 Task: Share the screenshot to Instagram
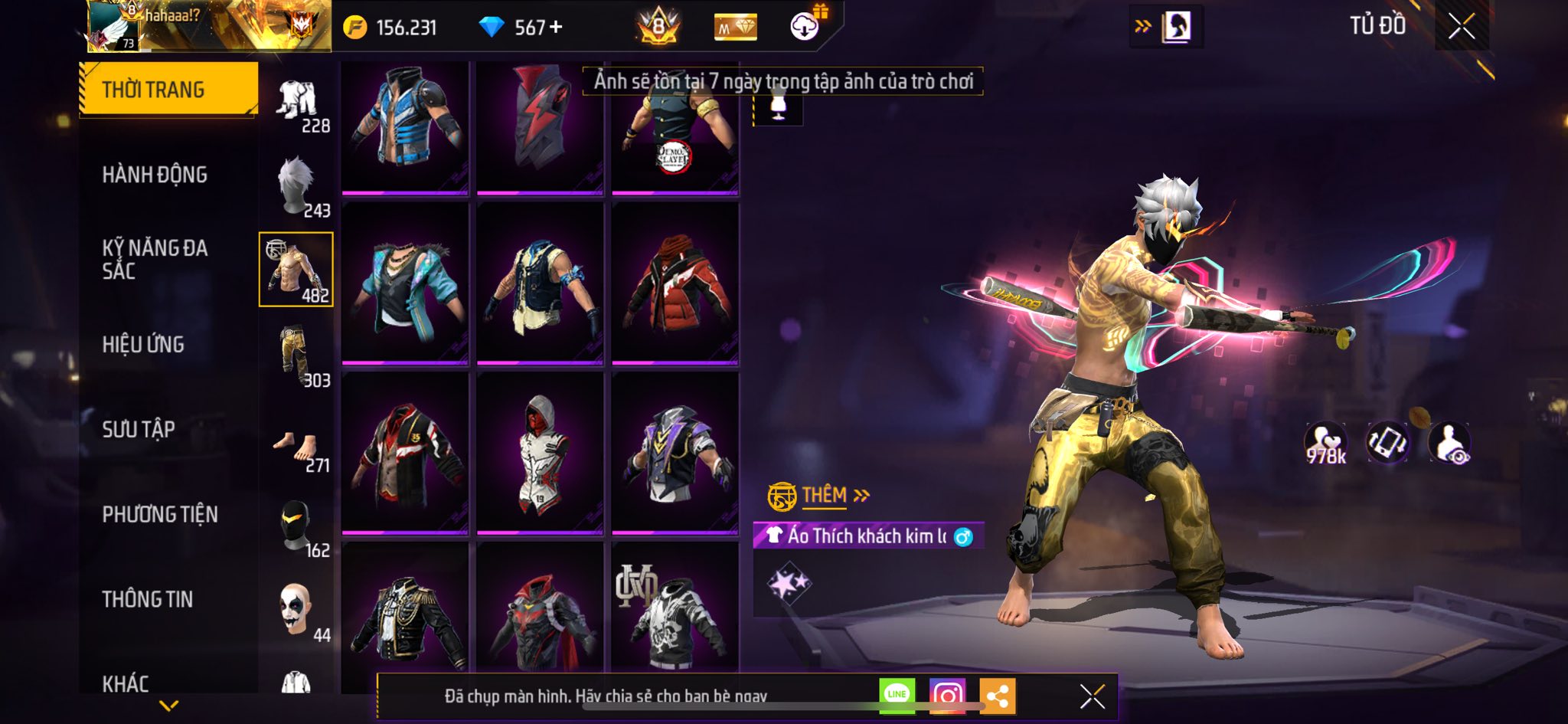[947, 696]
